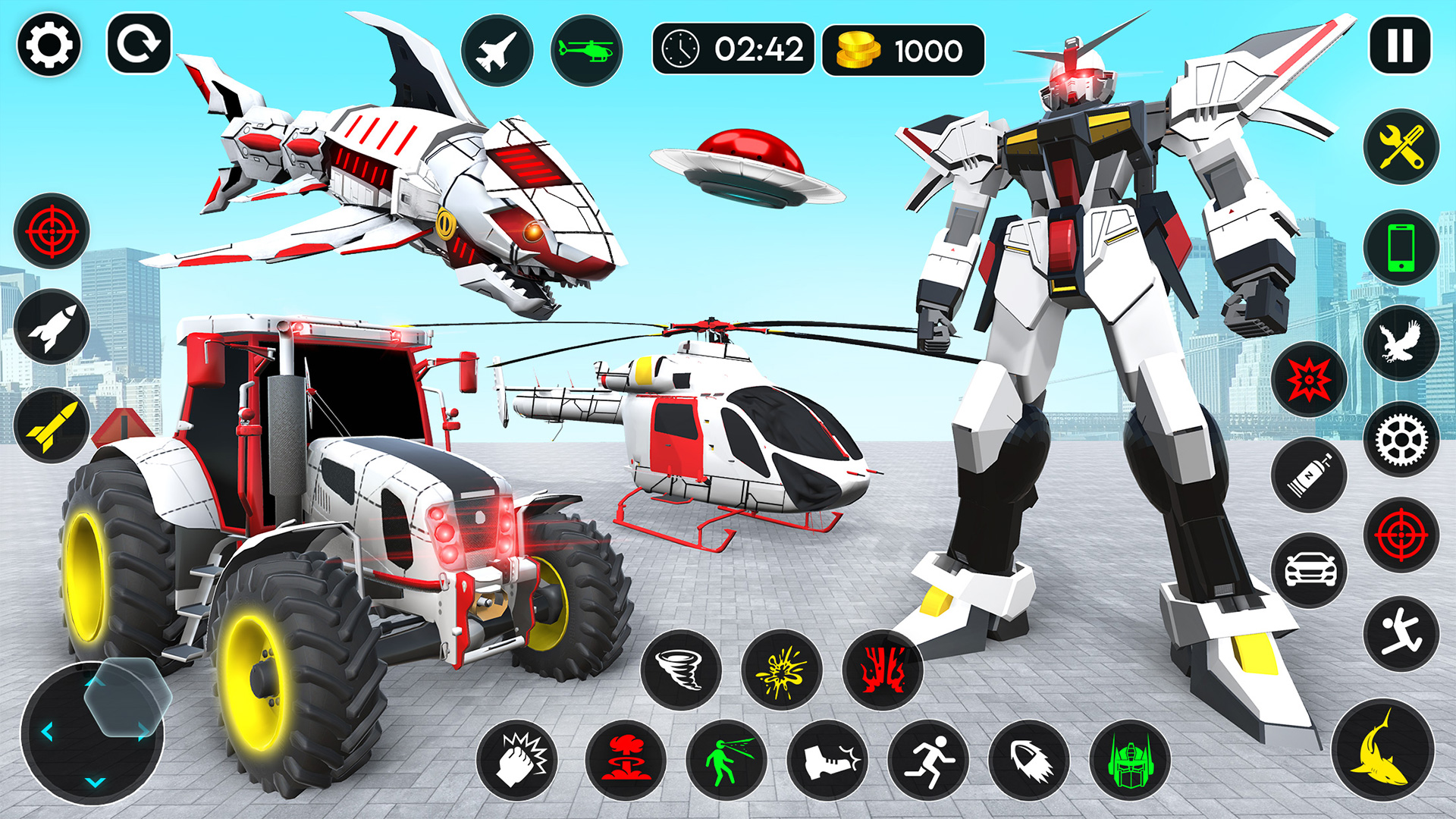Select the green helicopter transformation icon
The image size is (1456, 819).
(585, 50)
